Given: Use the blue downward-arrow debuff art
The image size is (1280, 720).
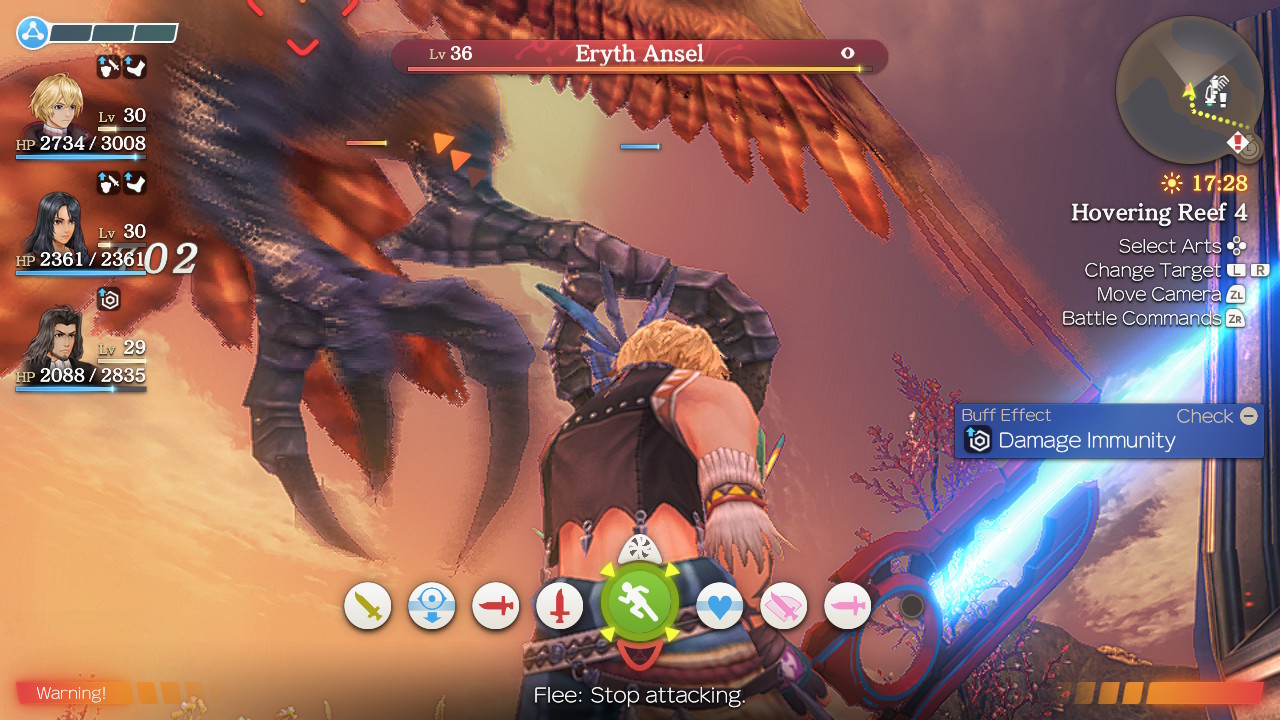Looking at the screenshot, I should 432,606.
